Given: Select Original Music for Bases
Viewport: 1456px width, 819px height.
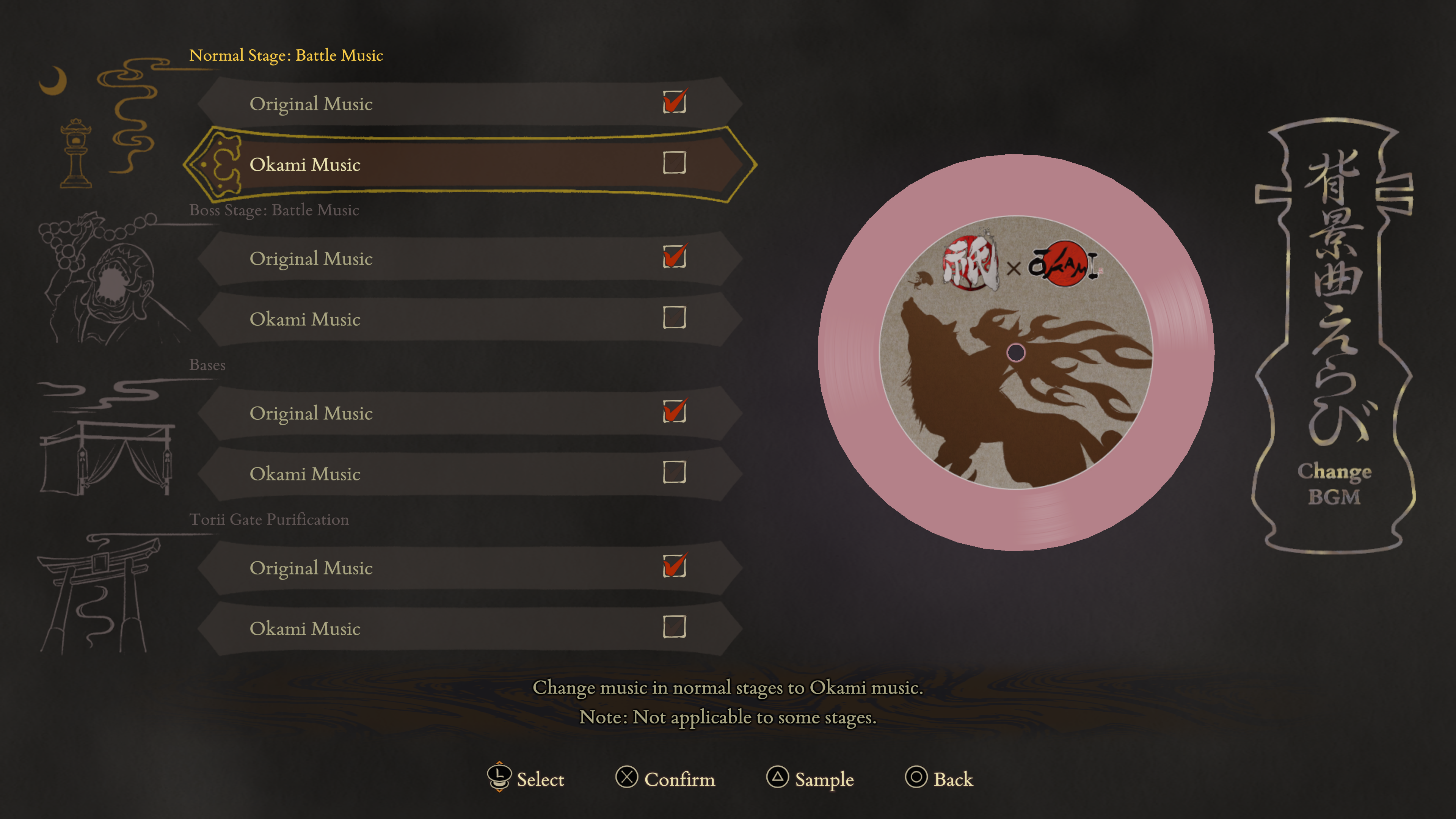Looking at the screenshot, I should tap(311, 413).
